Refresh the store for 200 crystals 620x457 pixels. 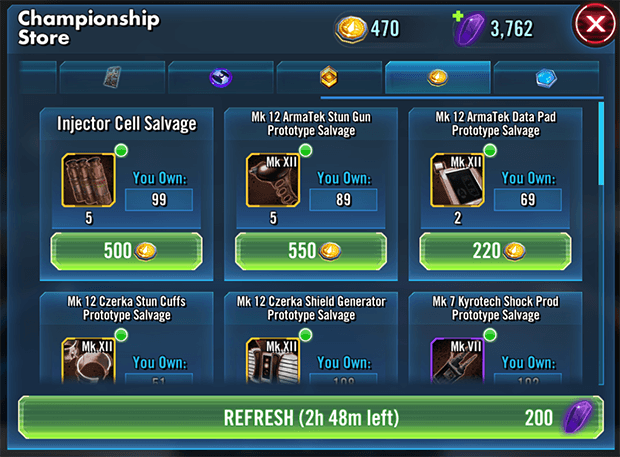point(309,417)
